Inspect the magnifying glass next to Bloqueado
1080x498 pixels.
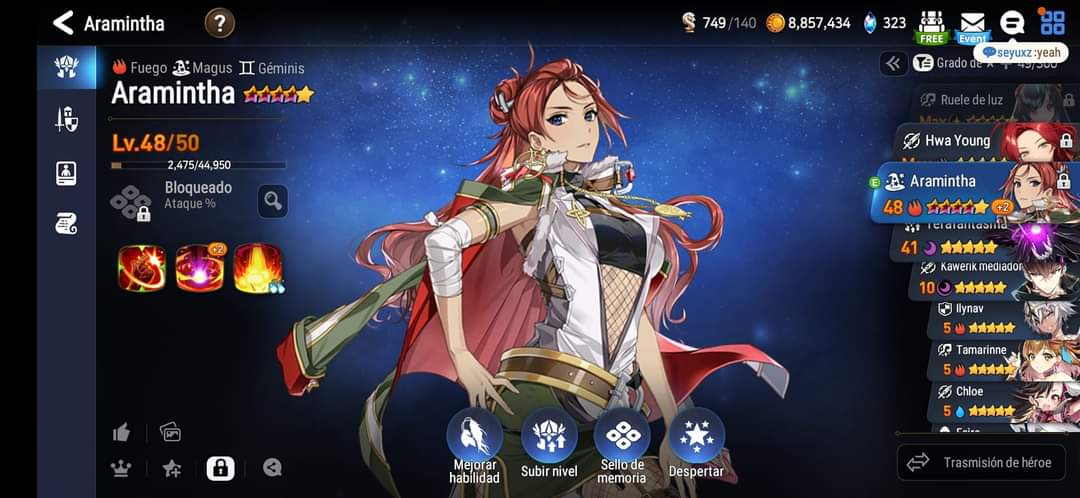(x=272, y=200)
